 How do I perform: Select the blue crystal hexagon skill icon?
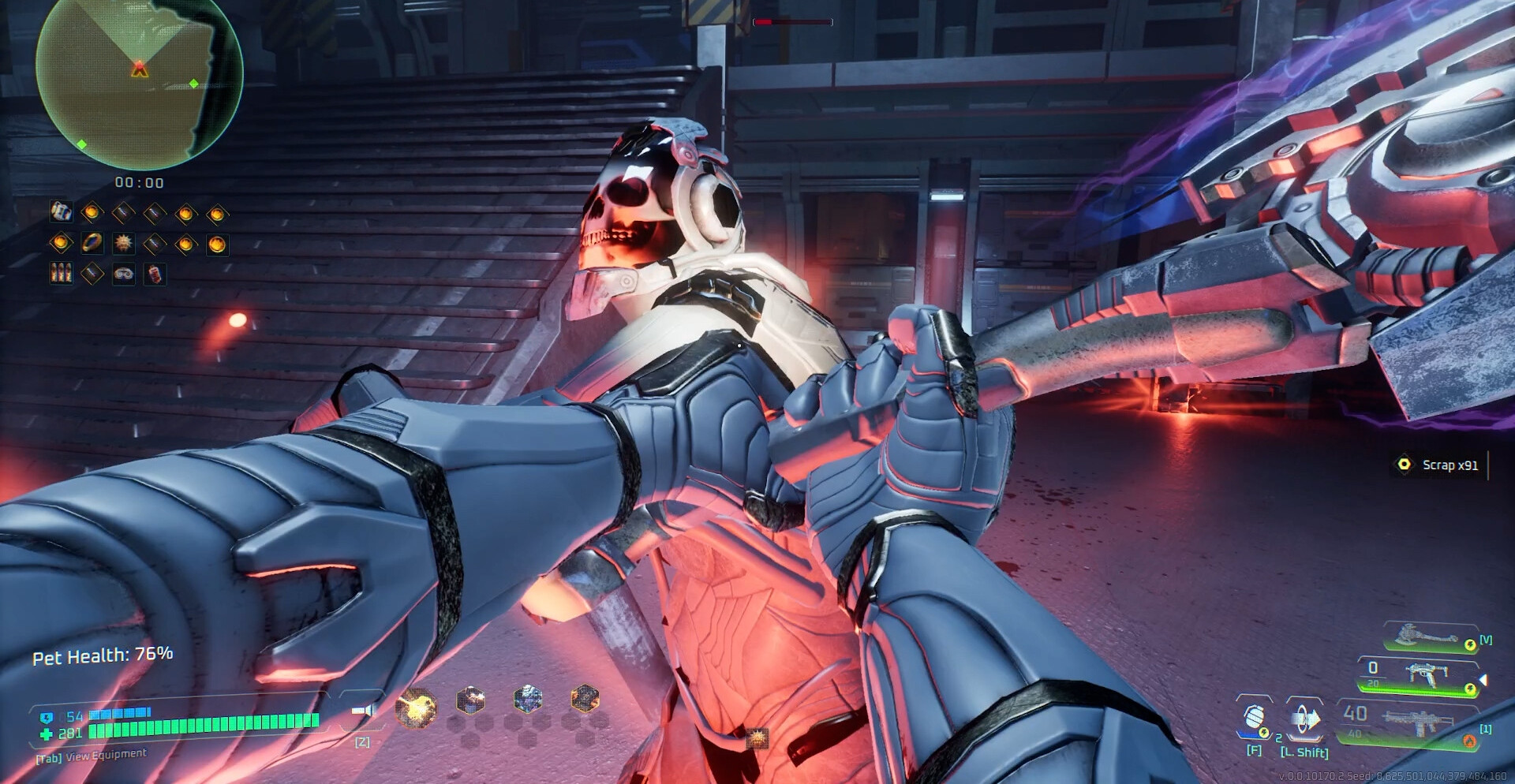(x=528, y=698)
